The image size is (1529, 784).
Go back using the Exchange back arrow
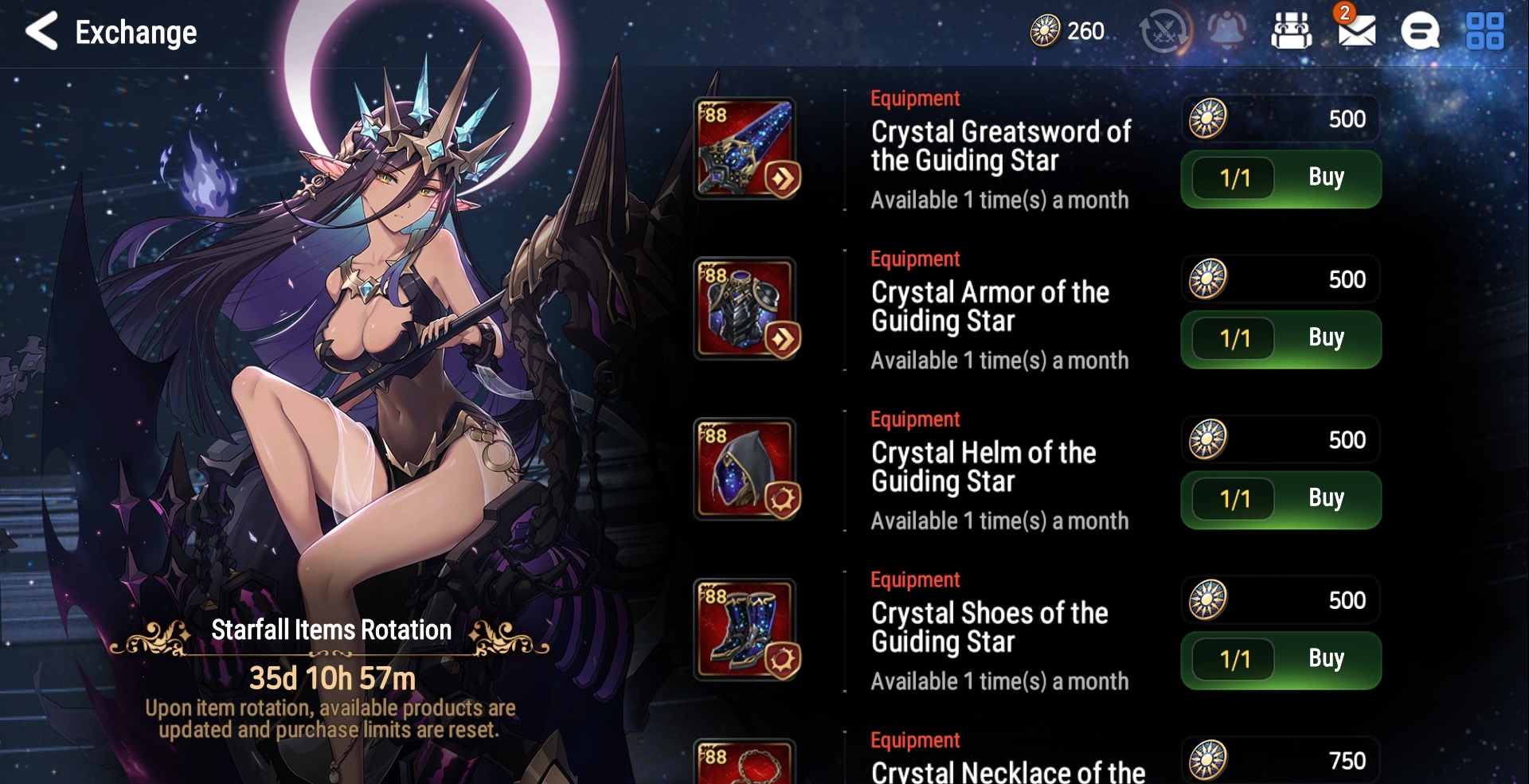tap(42, 32)
